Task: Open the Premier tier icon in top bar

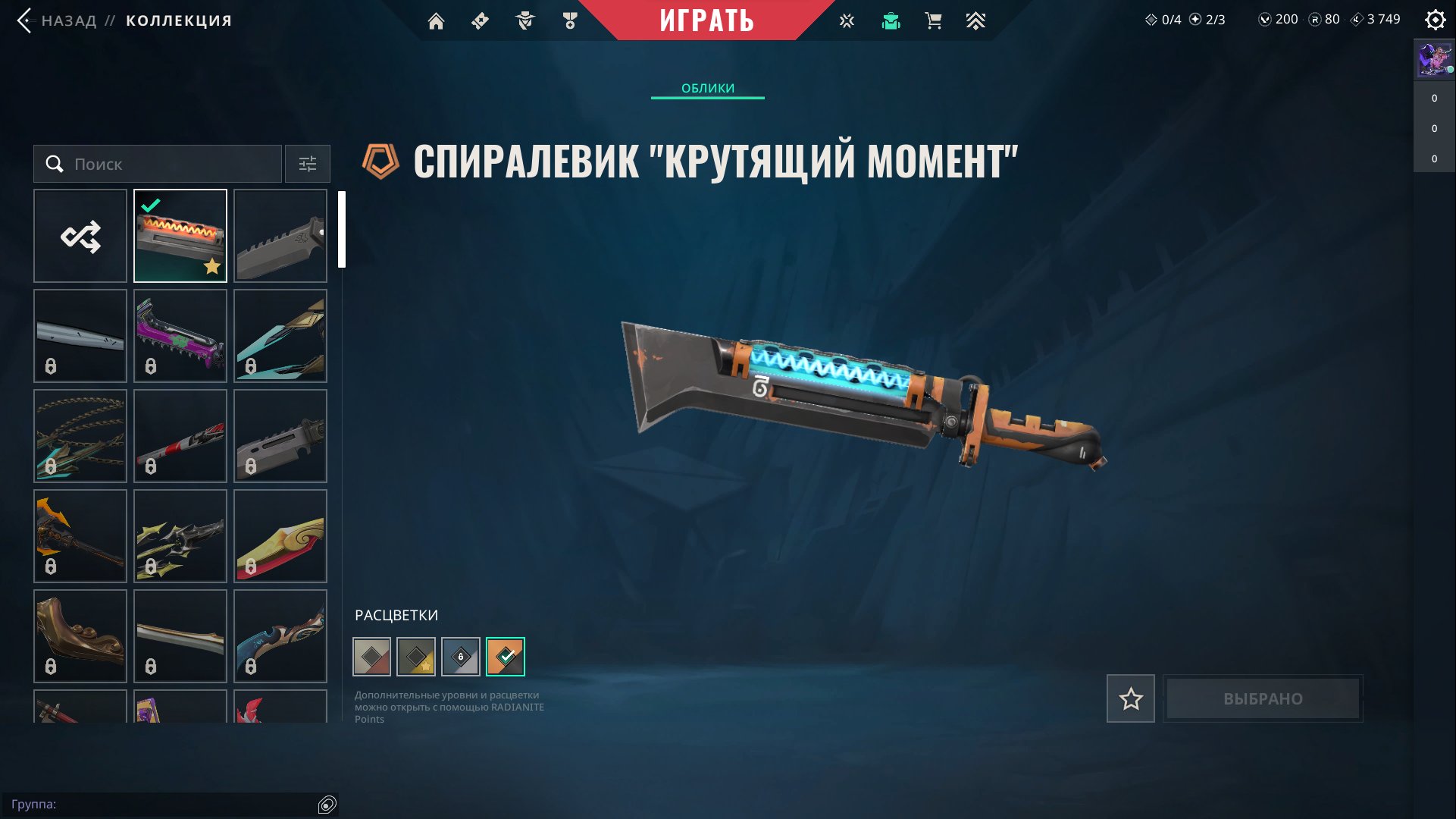Action: pos(976,20)
